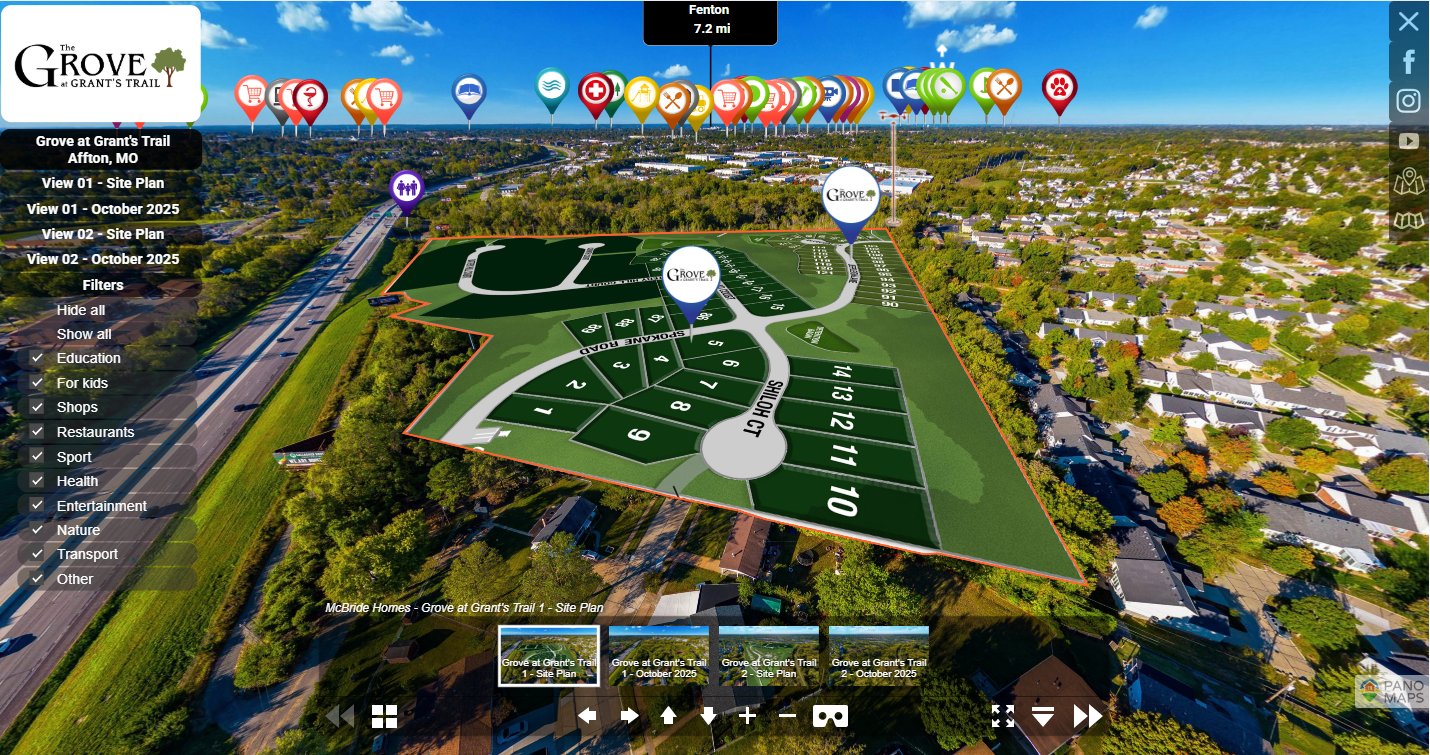Close the side panel with X
Viewport: 1430px width, 755px height.
point(1408,22)
